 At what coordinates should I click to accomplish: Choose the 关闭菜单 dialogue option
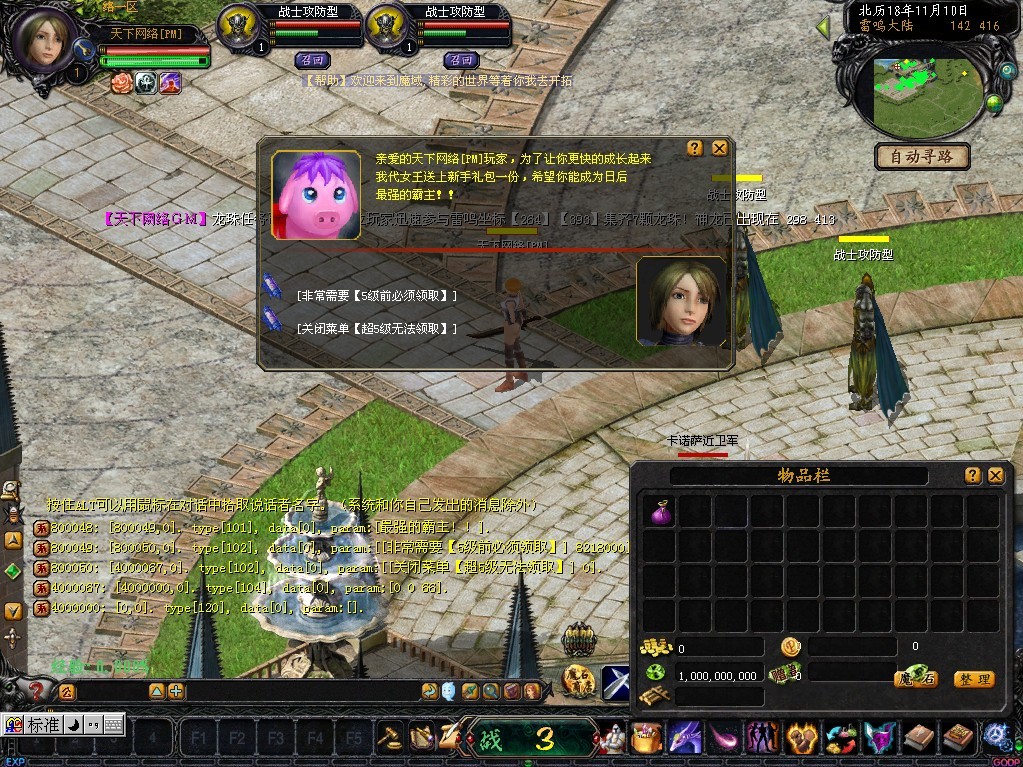[376, 328]
